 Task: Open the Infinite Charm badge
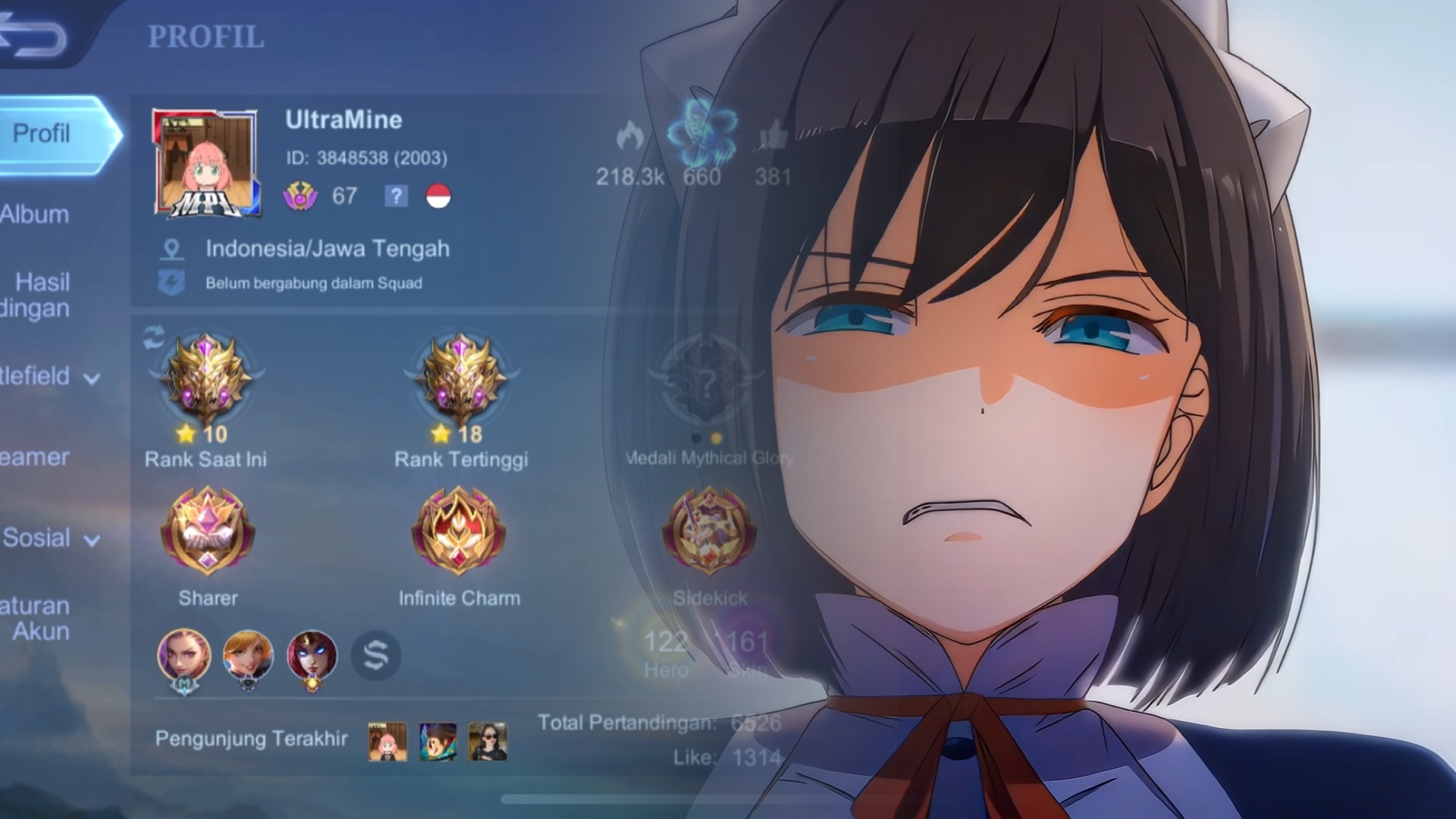pyautogui.click(x=459, y=532)
